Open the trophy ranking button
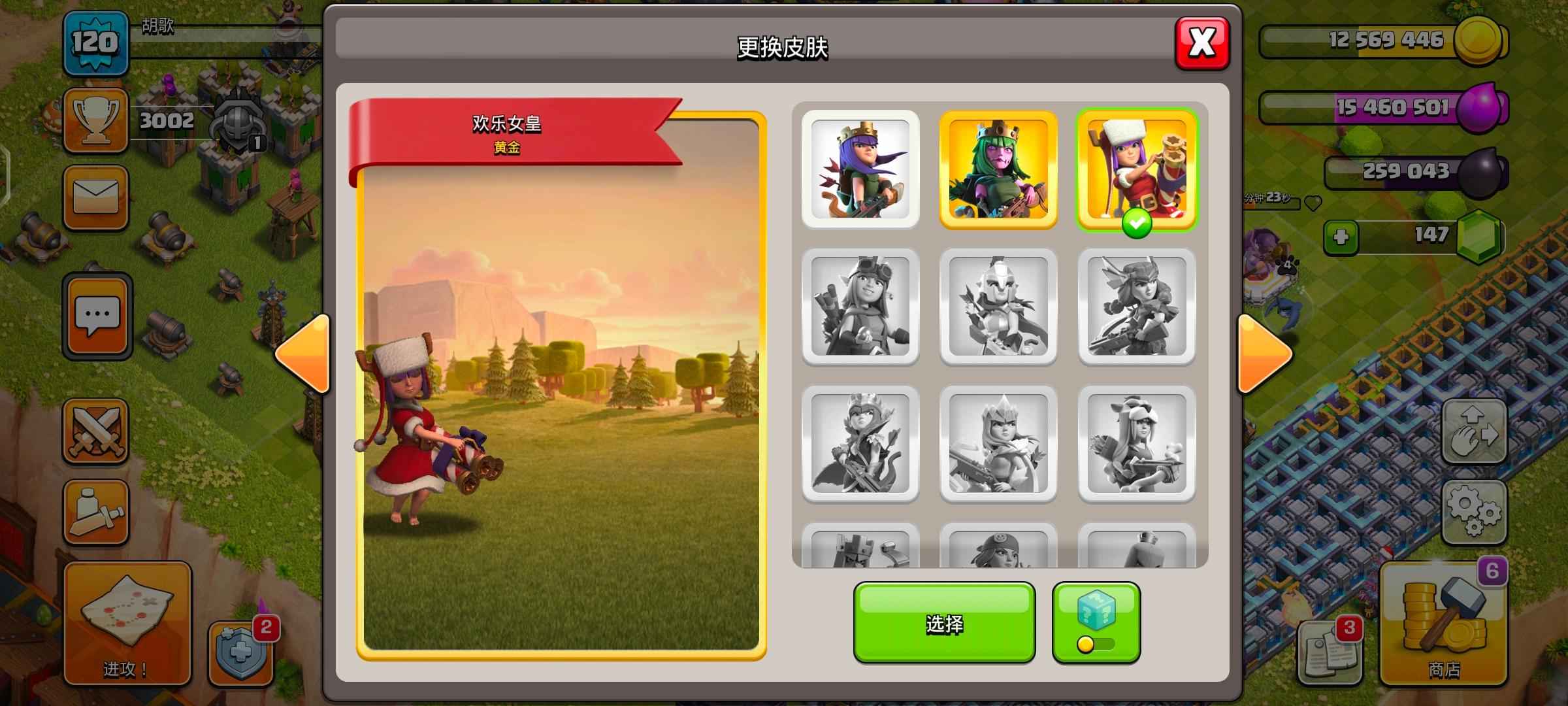This screenshot has width=1568, height=706. 95,120
